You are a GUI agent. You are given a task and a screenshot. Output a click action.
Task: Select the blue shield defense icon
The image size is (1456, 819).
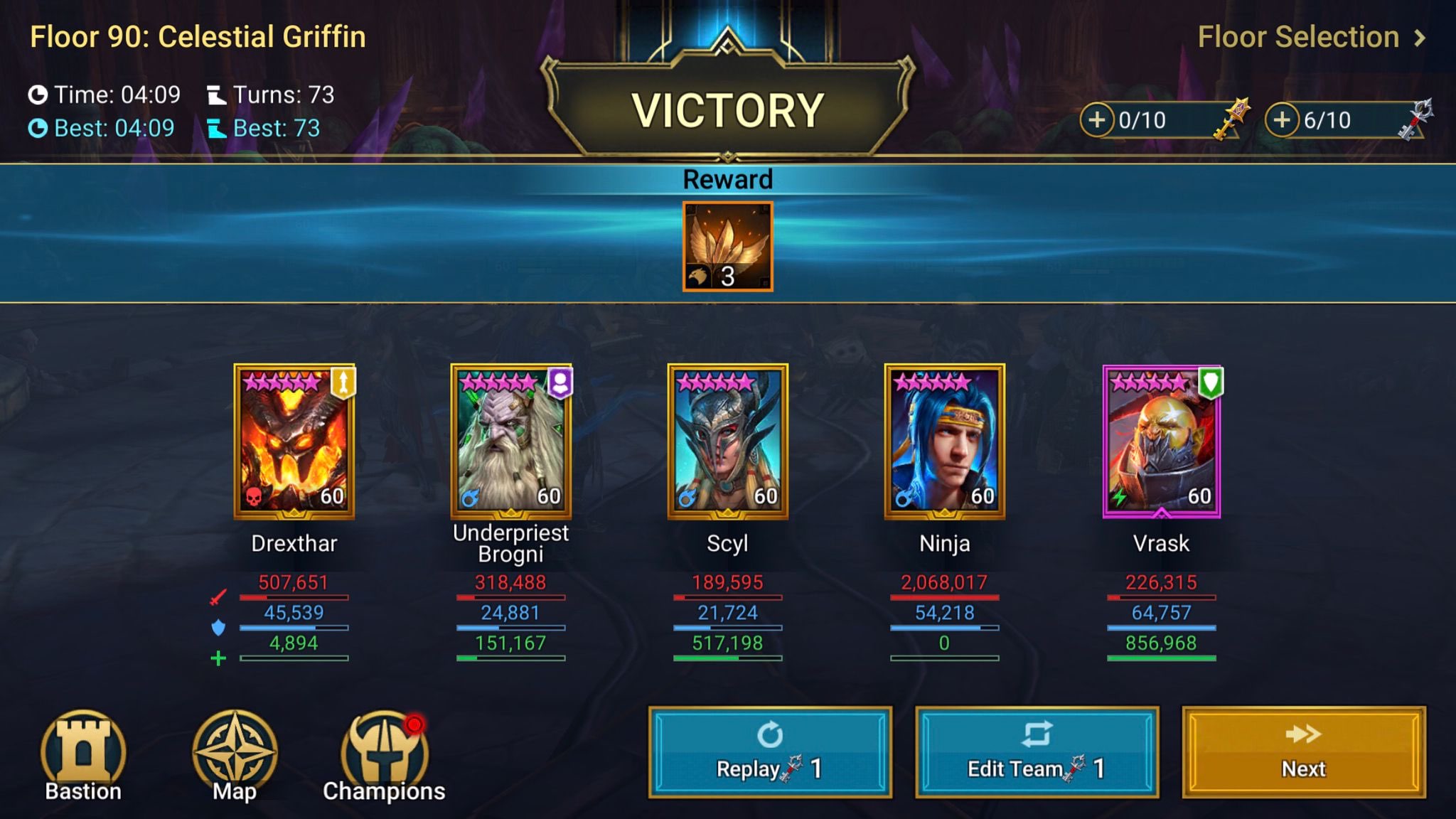pyautogui.click(x=219, y=627)
